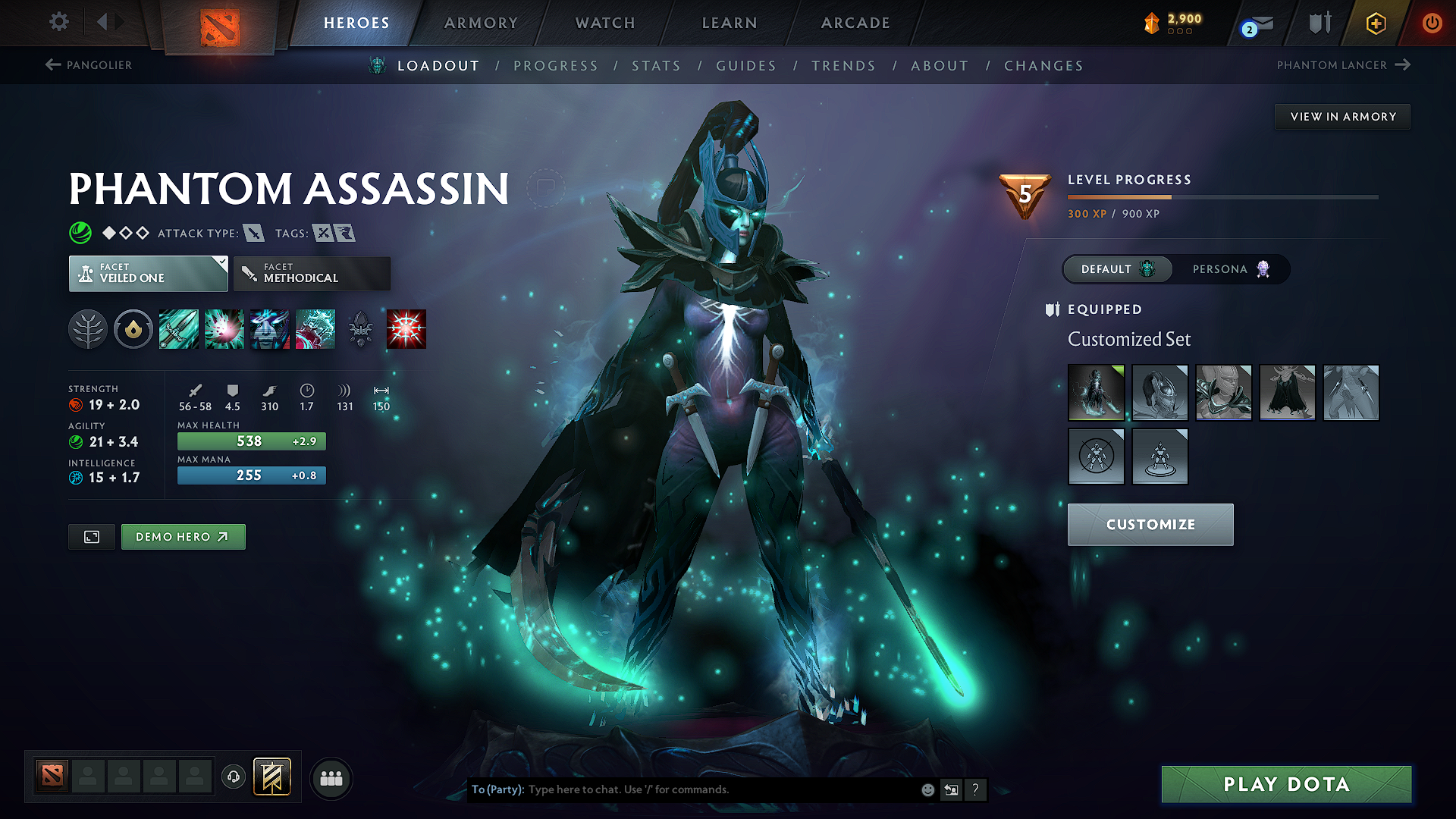Open the GUIDES section for Phantom Assassin
Screen dimensions: 1456x819
coord(745,66)
